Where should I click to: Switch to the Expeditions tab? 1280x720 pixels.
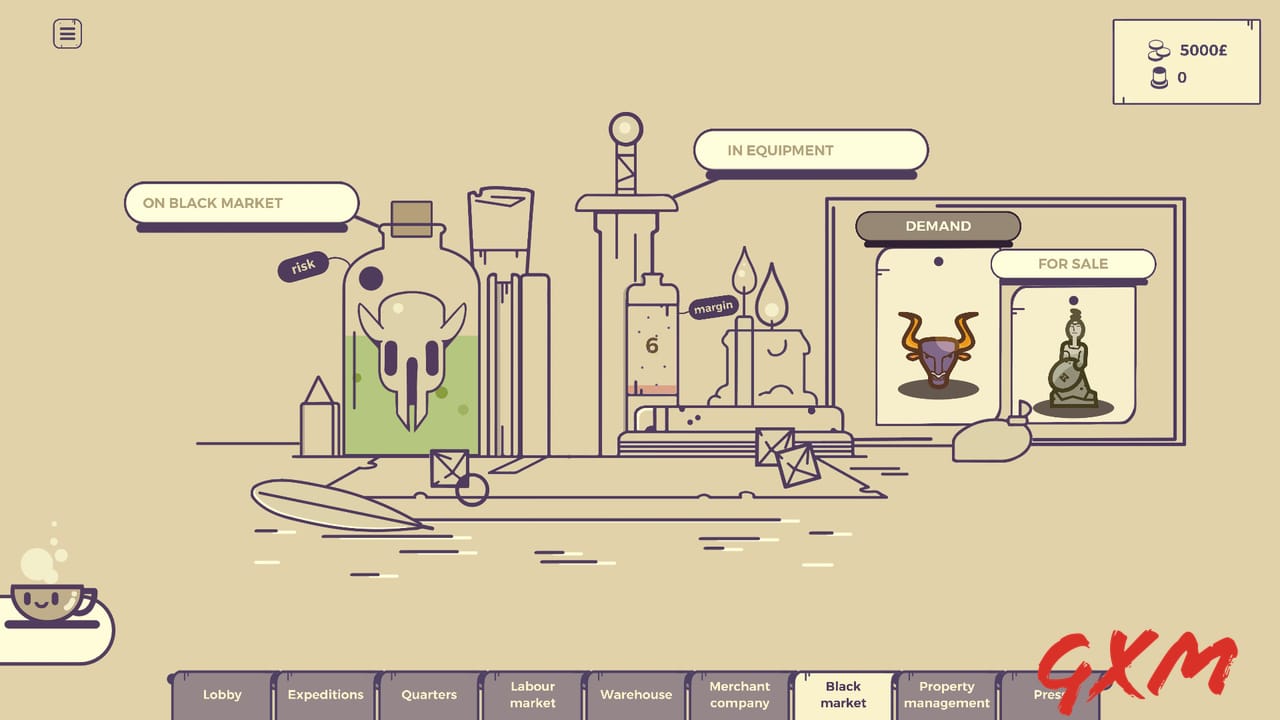coord(324,694)
